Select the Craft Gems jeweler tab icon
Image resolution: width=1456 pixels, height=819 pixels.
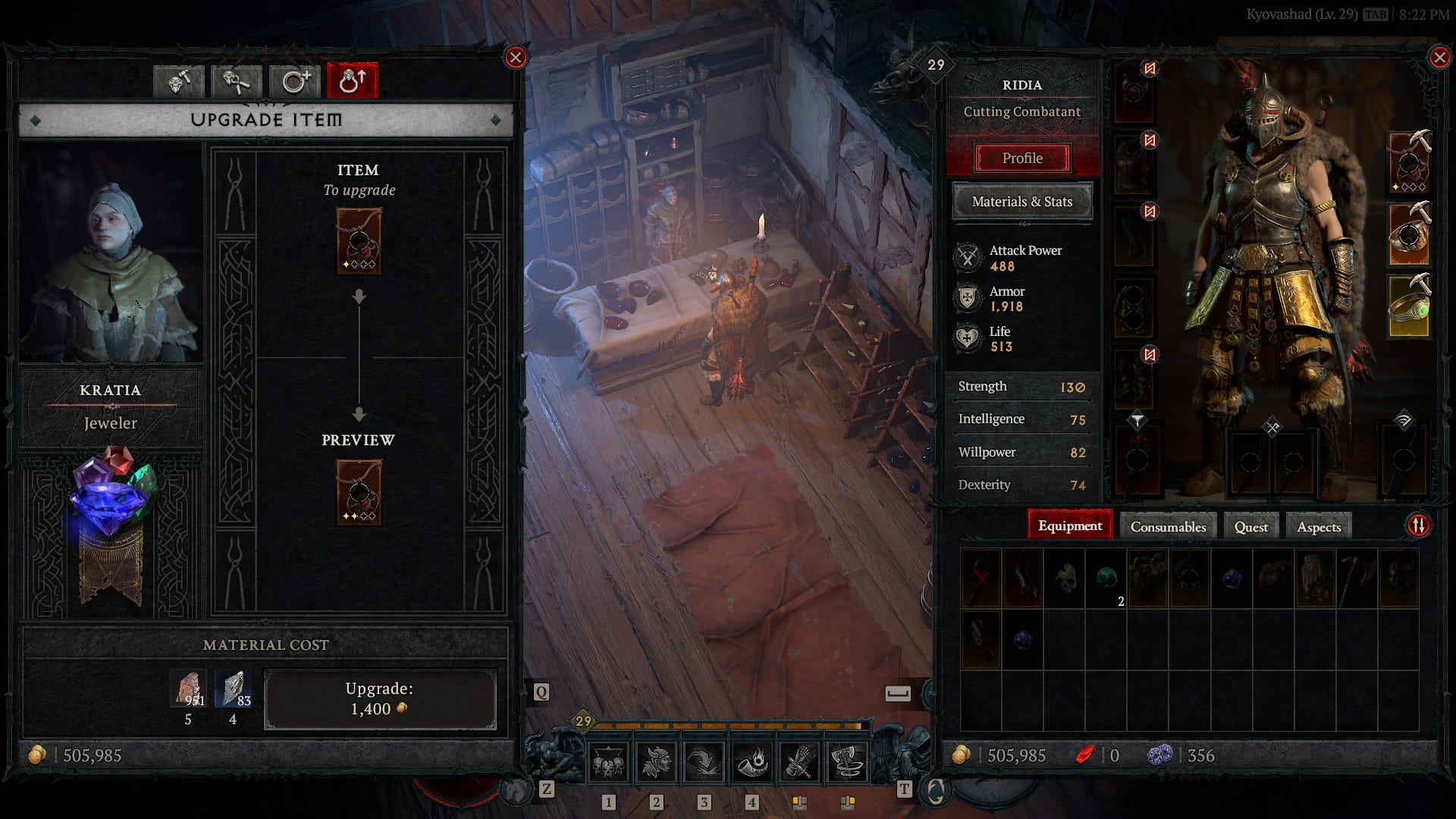[180, 82]
